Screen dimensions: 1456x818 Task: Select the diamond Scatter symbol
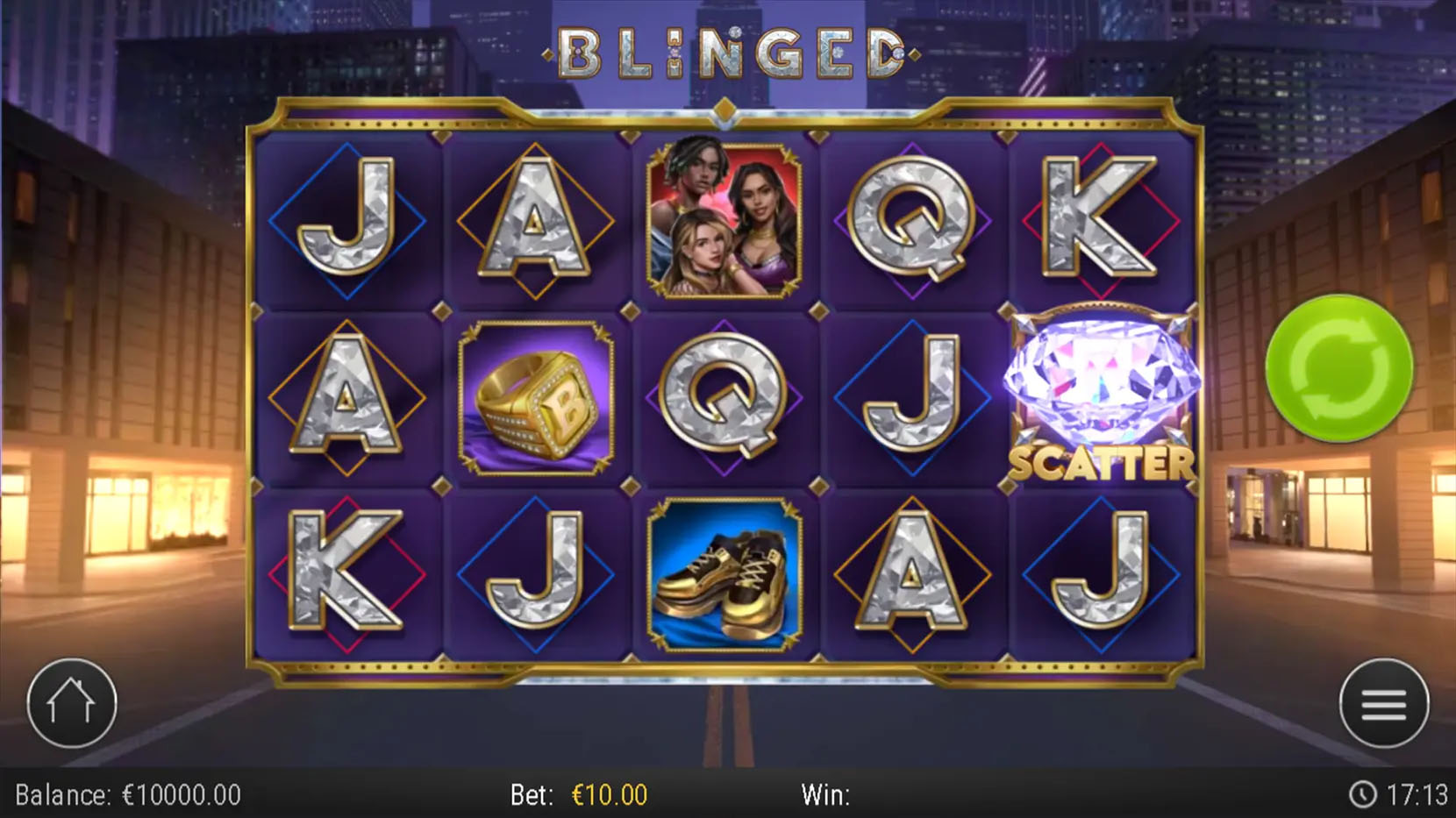pos(1099,386)
